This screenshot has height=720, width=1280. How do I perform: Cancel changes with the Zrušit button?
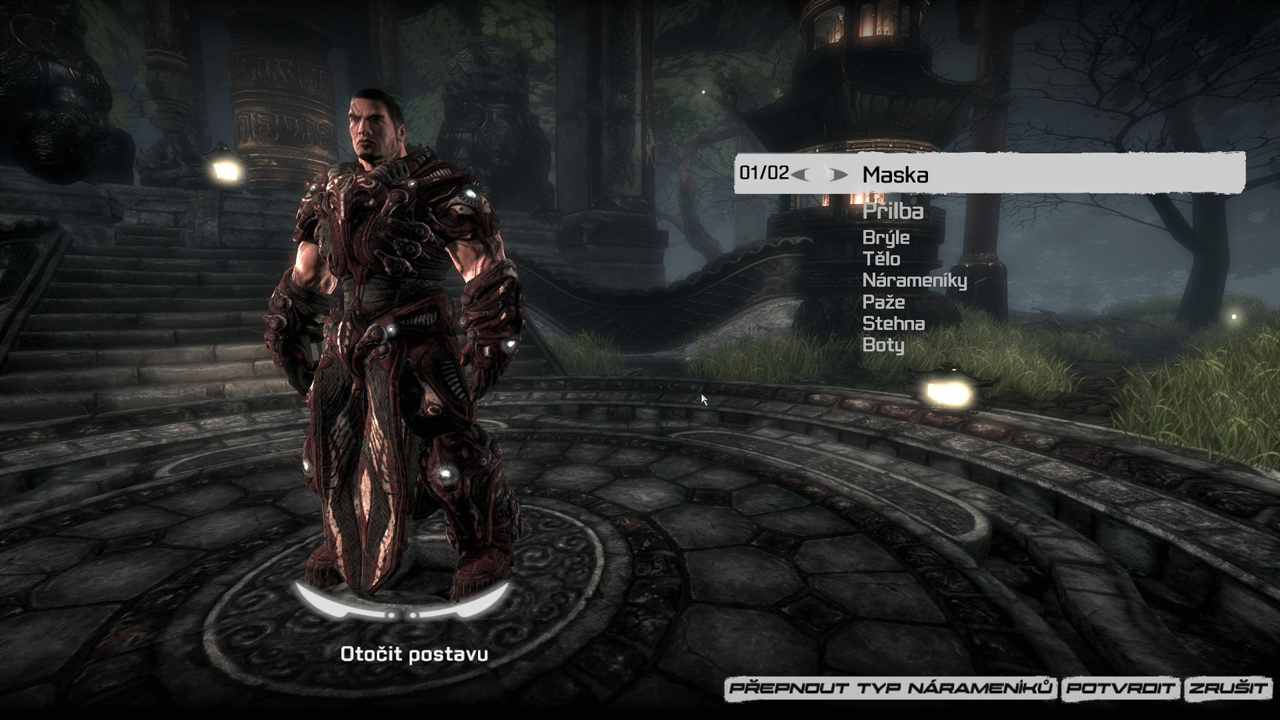pos(1226,689)
